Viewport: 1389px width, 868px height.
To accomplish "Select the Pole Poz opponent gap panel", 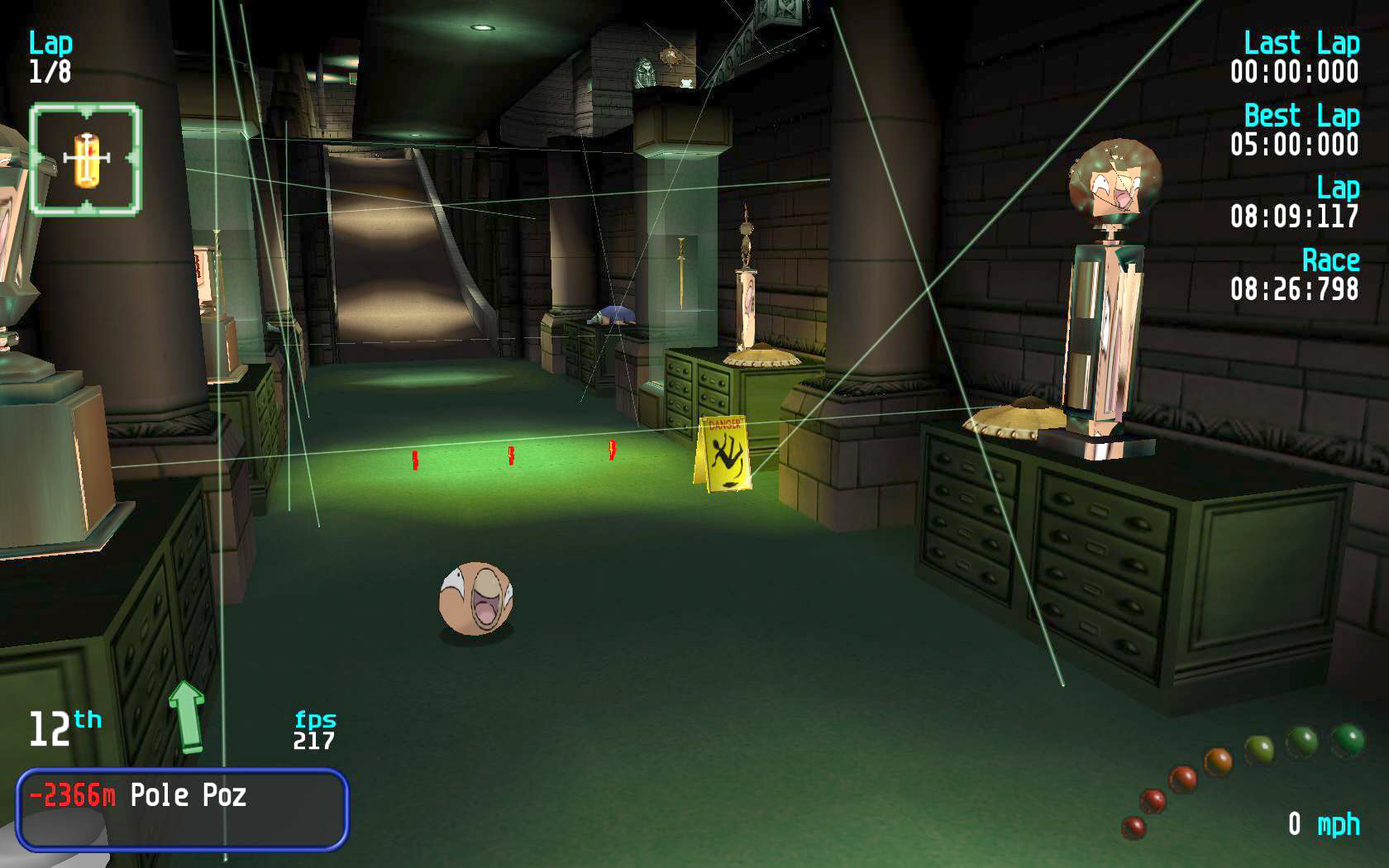I will [x=182, y=808].
